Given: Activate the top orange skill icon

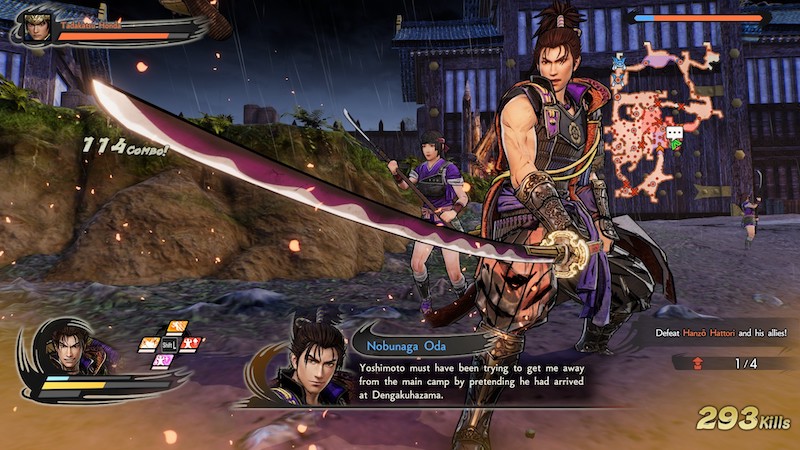Looking at the screenshot, I should pyautogui.click(x=177, y=328).
